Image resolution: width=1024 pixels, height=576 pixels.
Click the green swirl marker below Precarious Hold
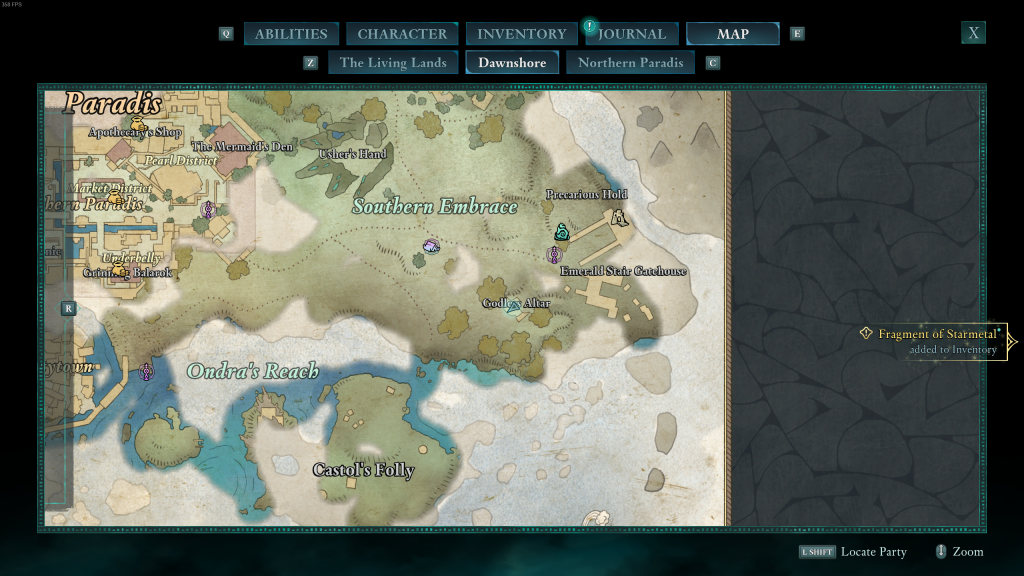(562, 233)
